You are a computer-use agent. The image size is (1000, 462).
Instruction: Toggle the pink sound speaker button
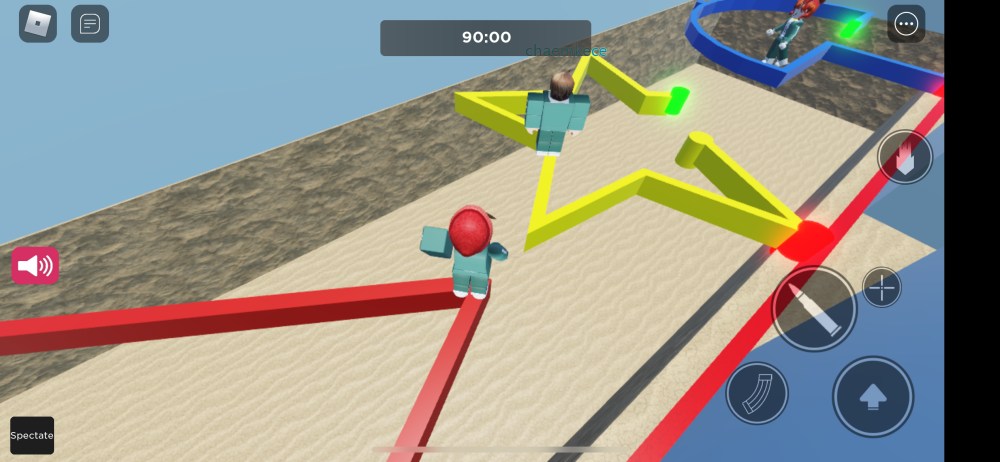[x=35, y=266]
